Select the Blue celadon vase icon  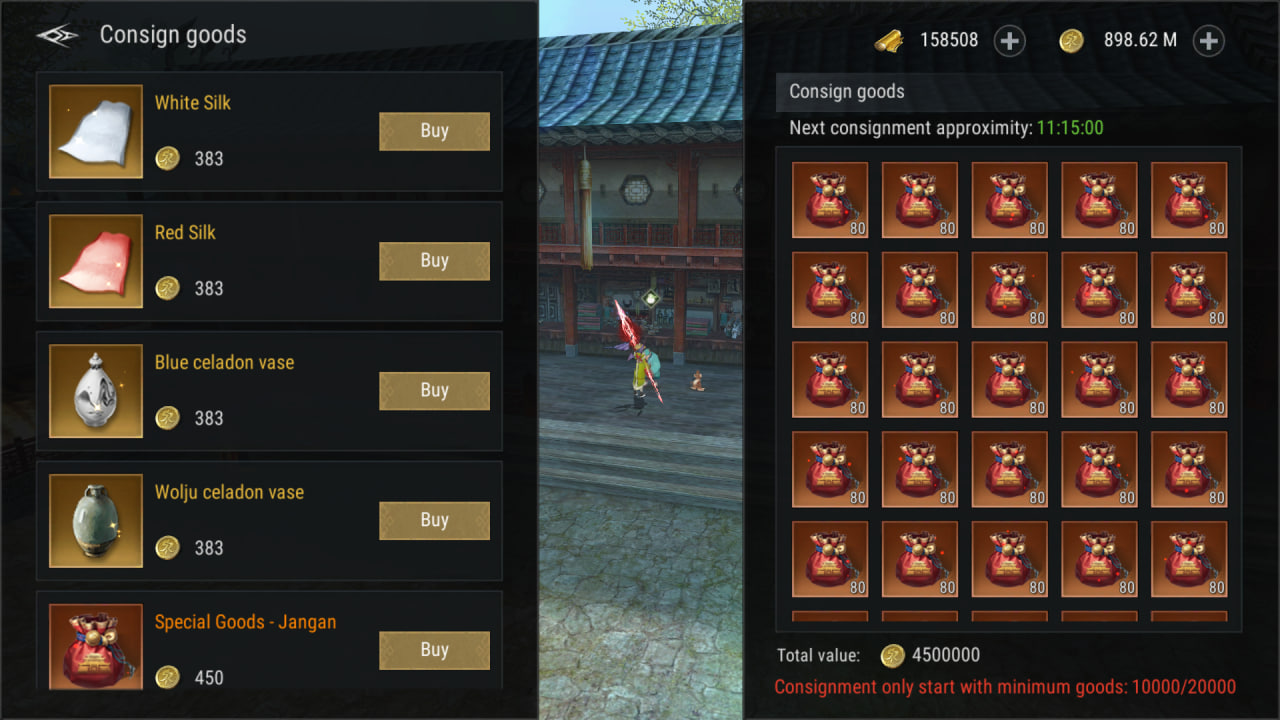point(96,391)
